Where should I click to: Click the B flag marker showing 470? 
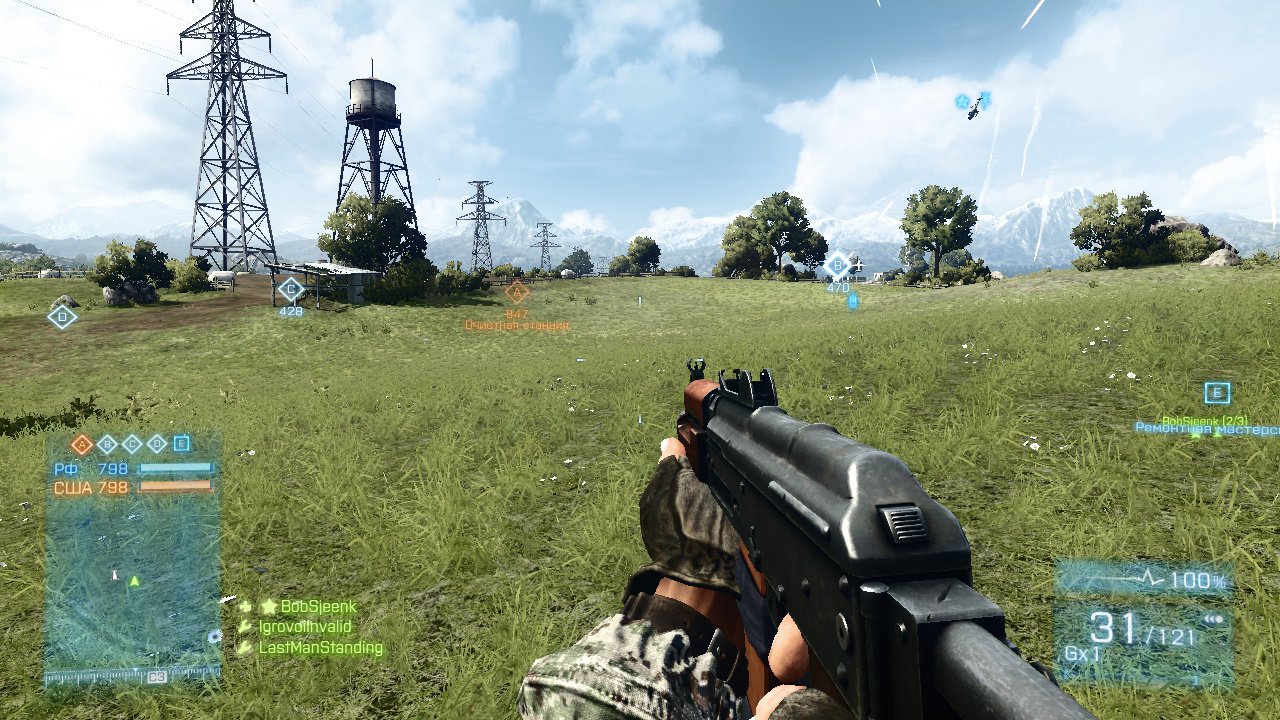(x=836, y=265)
